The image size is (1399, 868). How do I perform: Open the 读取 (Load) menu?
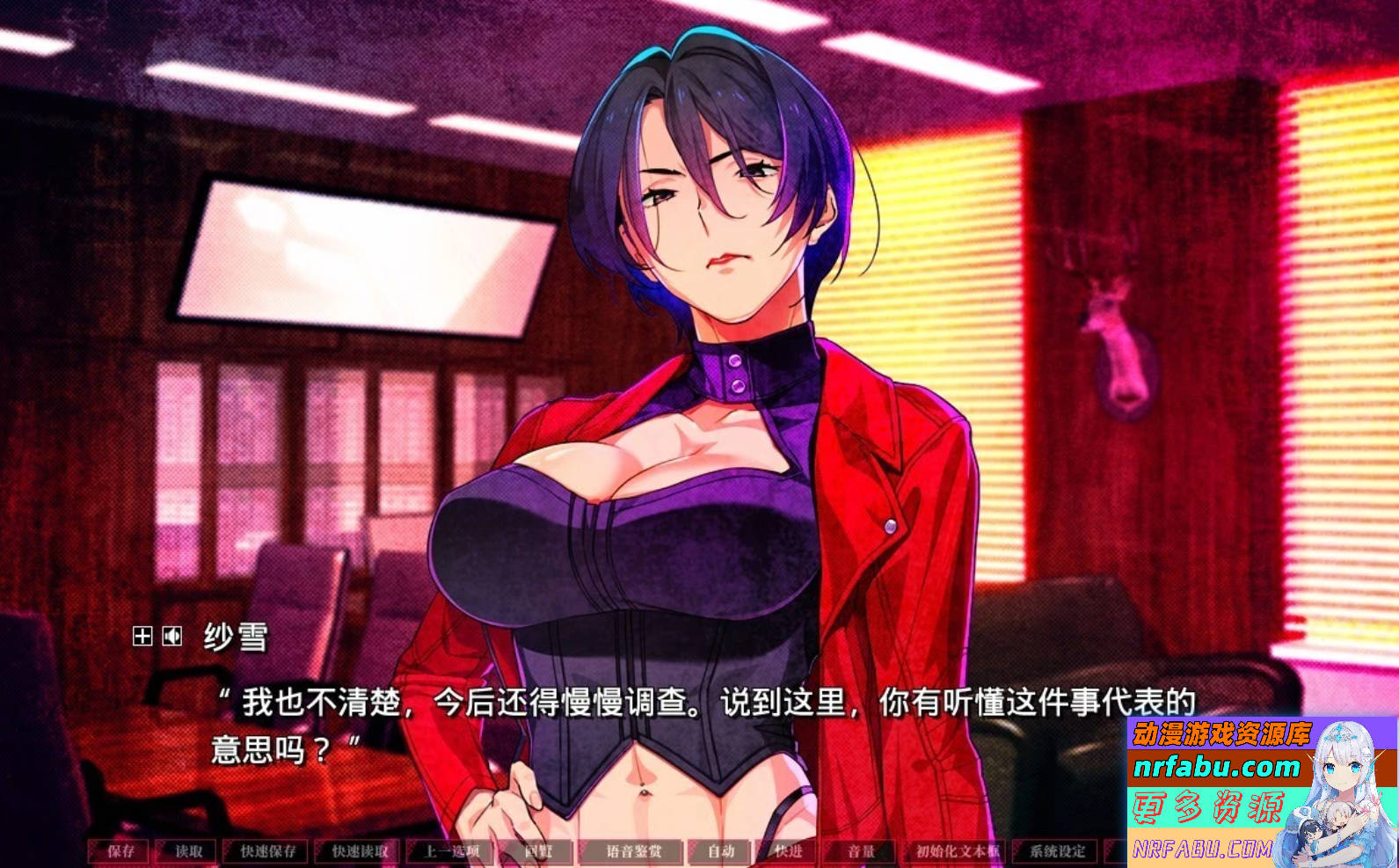coord(188,851)
